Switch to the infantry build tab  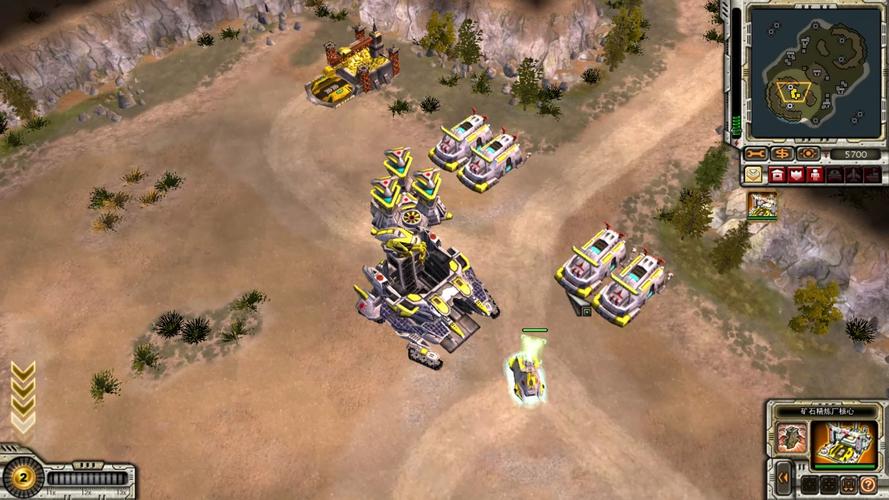816,174
